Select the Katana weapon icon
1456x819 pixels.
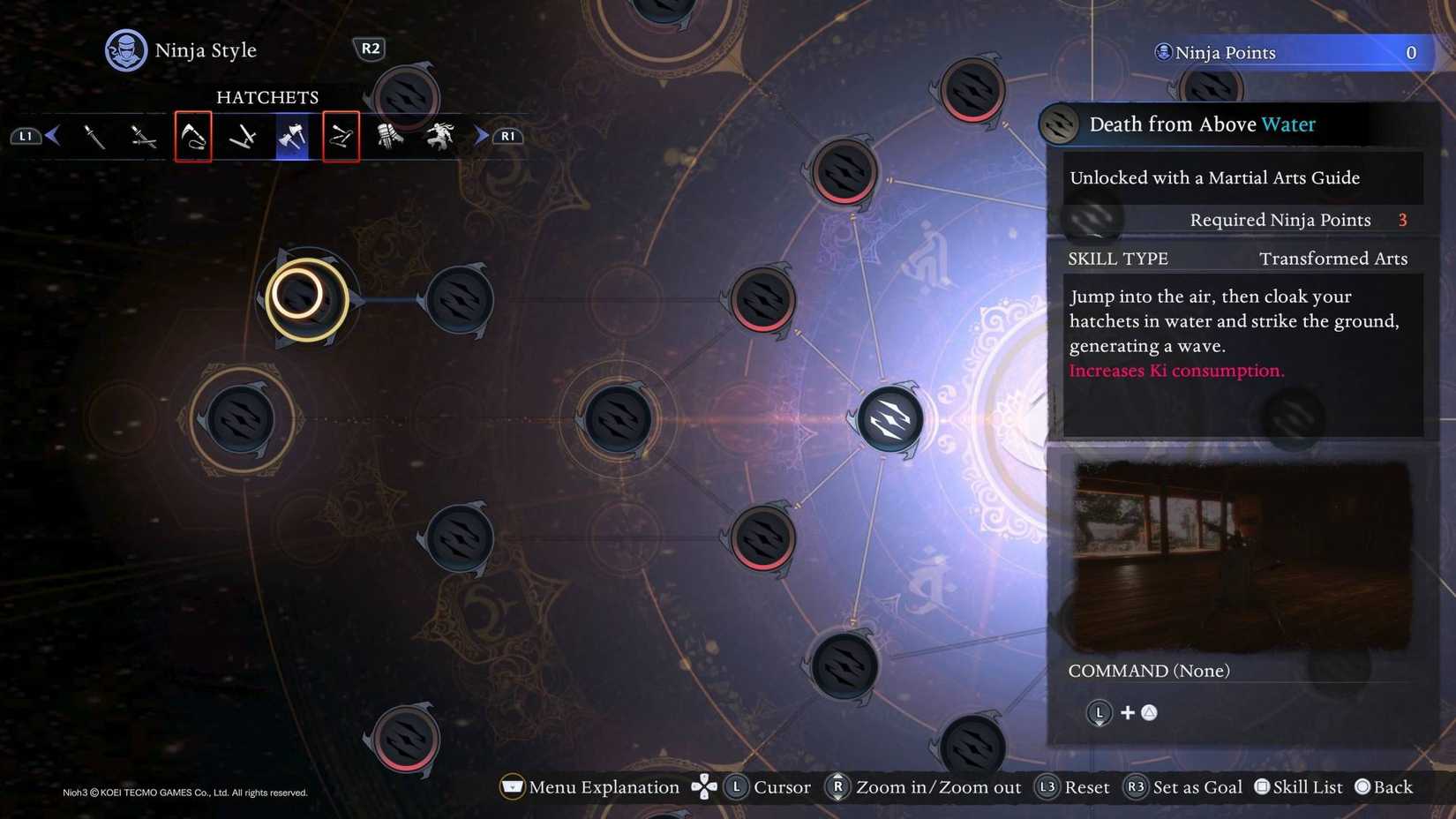click(95, 136)
